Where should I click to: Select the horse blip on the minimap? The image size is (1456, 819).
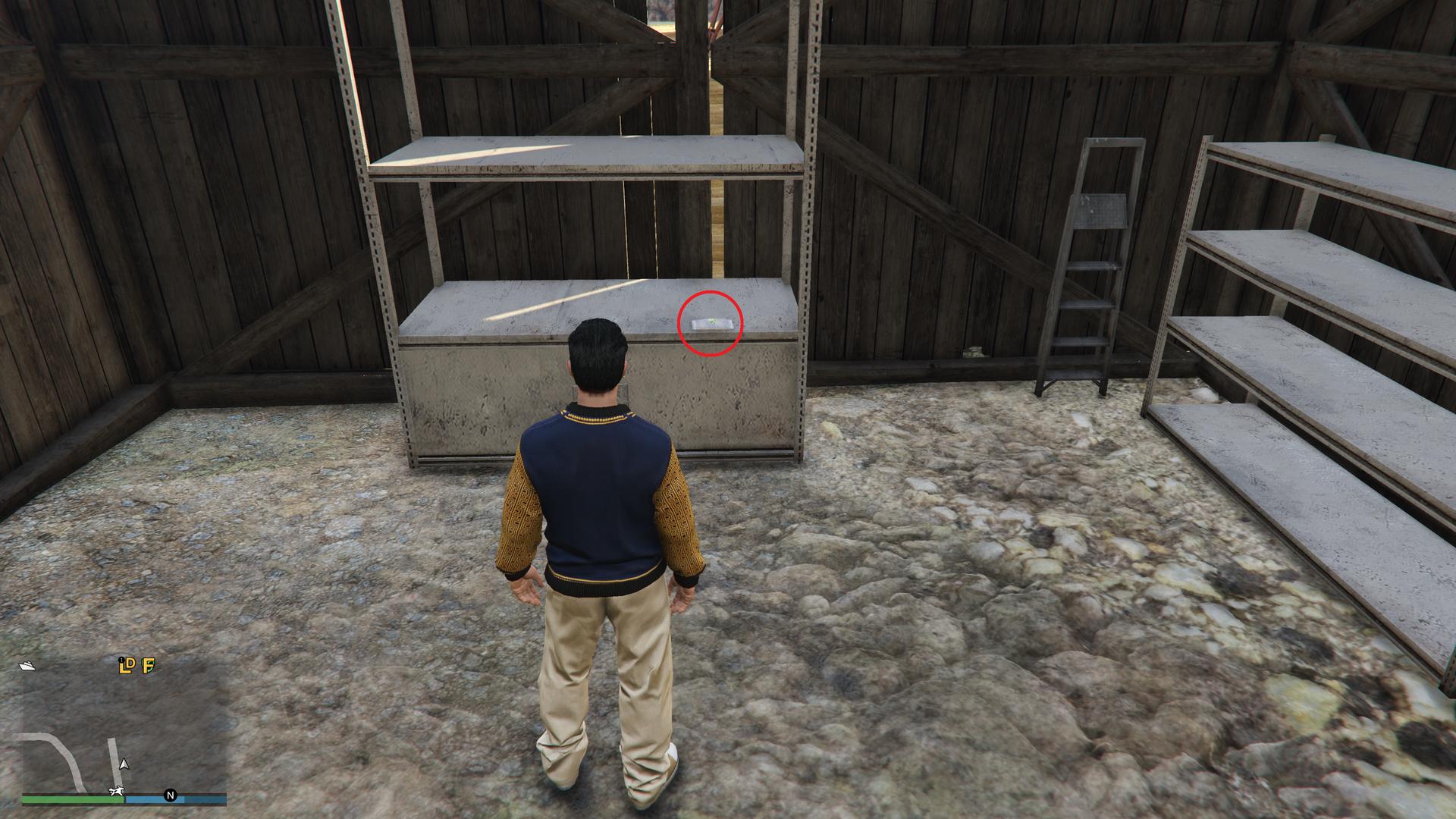(x=116, y=793)
